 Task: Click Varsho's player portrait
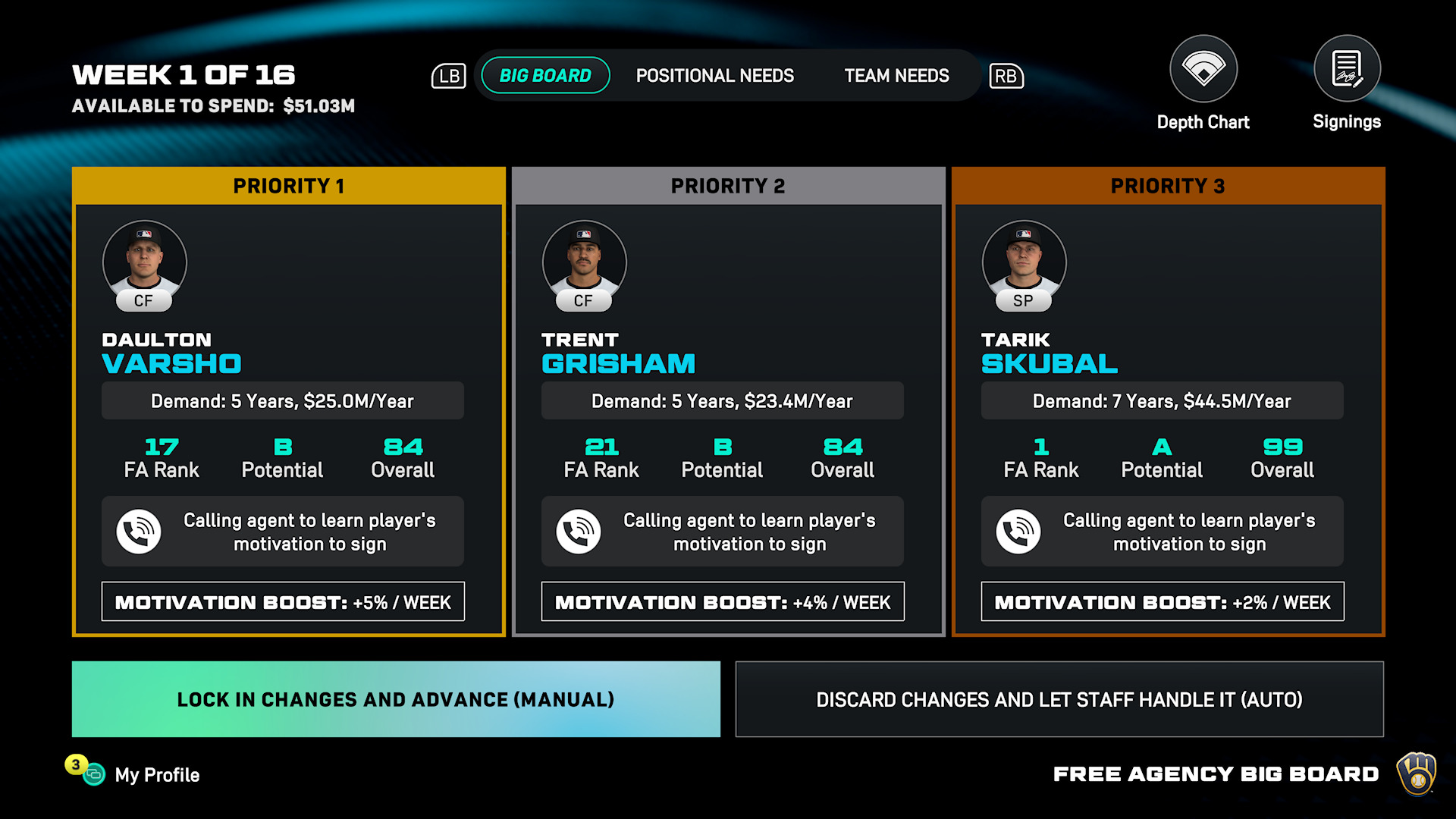click(x=144, y=262)
